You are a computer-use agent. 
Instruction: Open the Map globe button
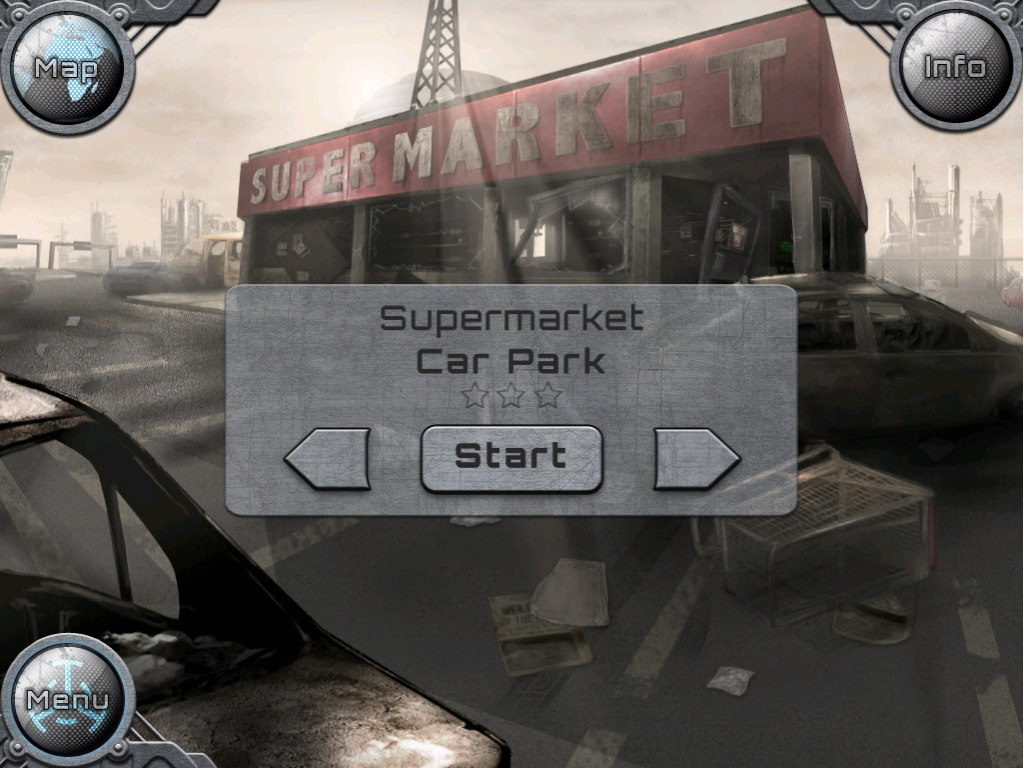tap(67, 68)
